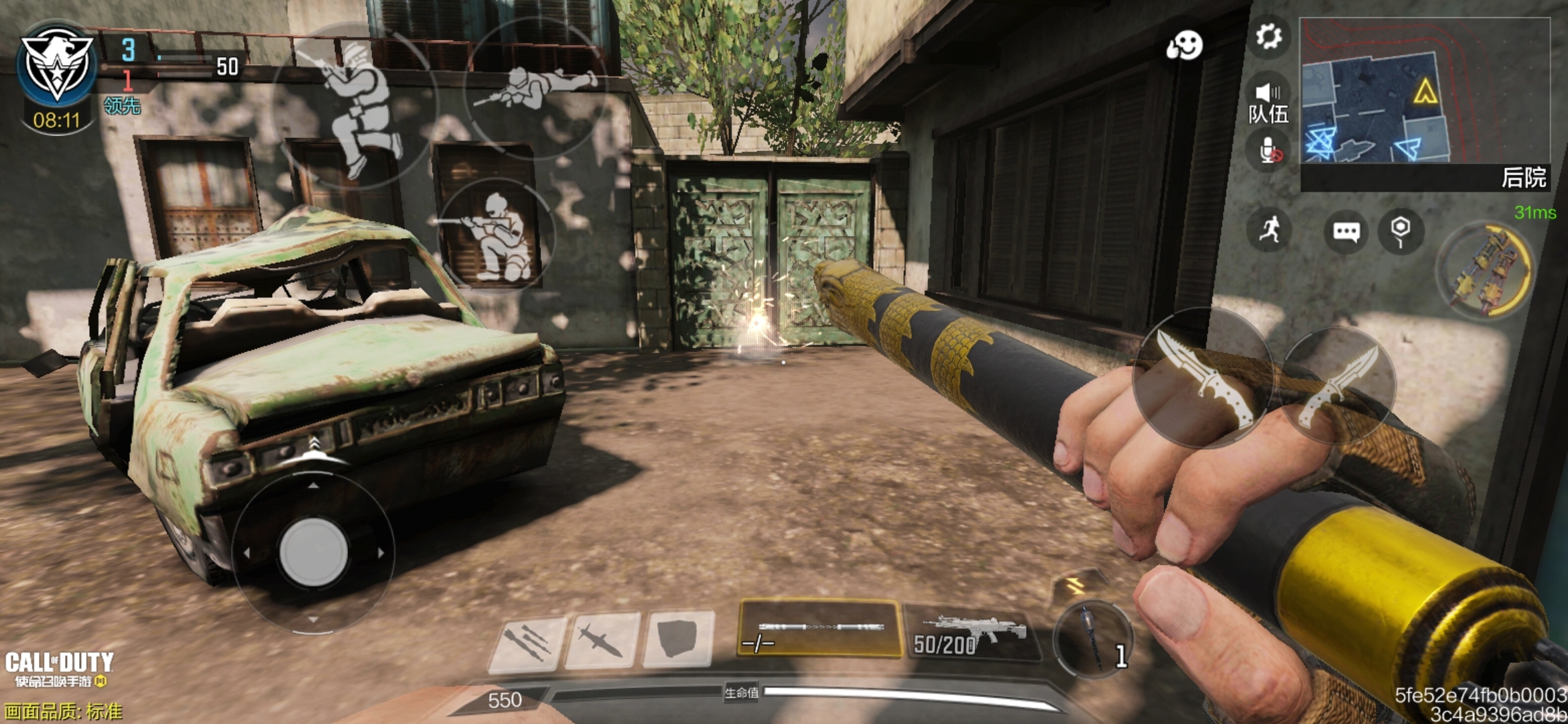Activate the sprint running icon
This screenshot has height=724, width=1568.
pos(1269,230)
